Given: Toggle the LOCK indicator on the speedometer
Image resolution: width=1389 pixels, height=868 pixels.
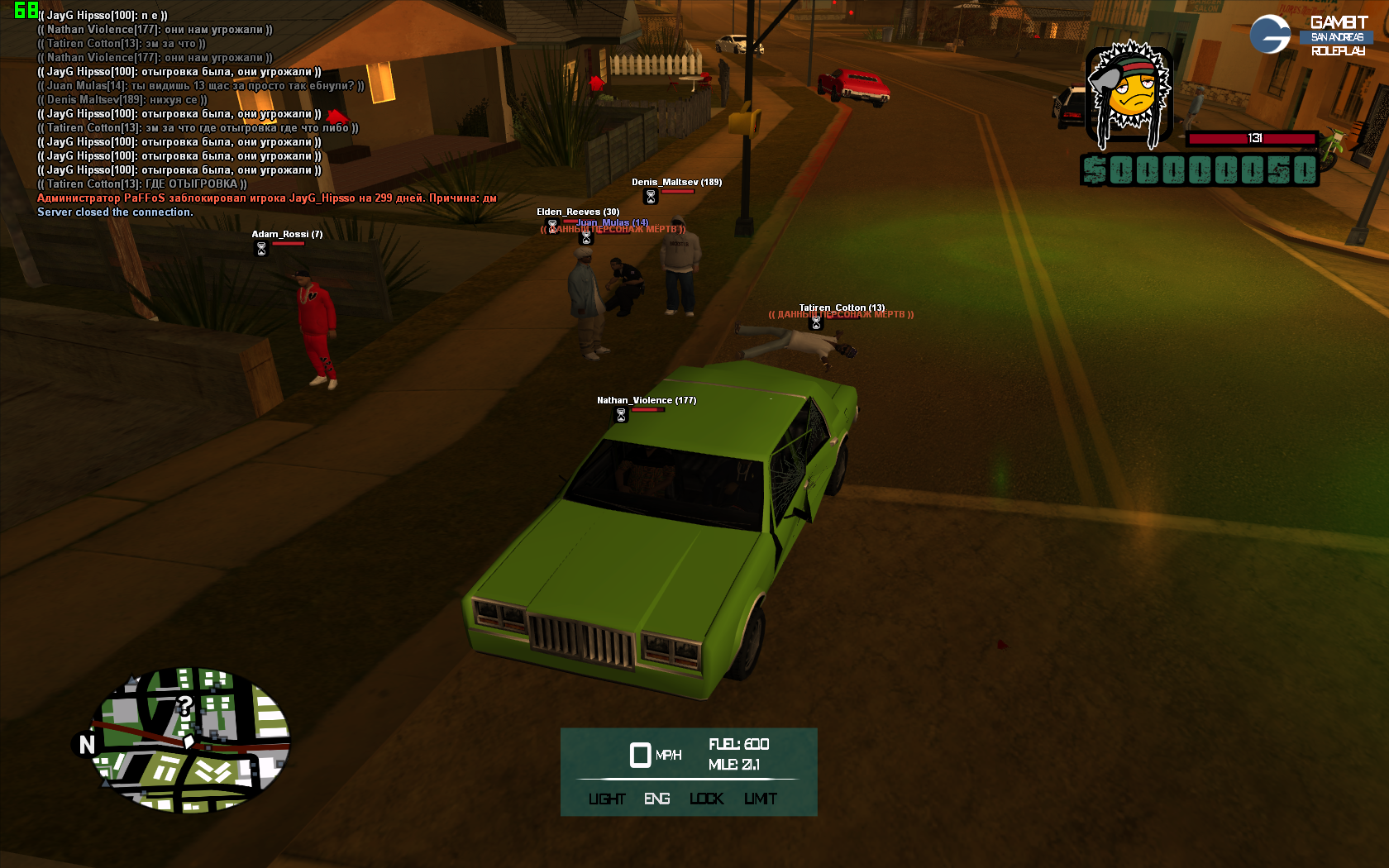Looking at the screenshot, I should 707,799.
